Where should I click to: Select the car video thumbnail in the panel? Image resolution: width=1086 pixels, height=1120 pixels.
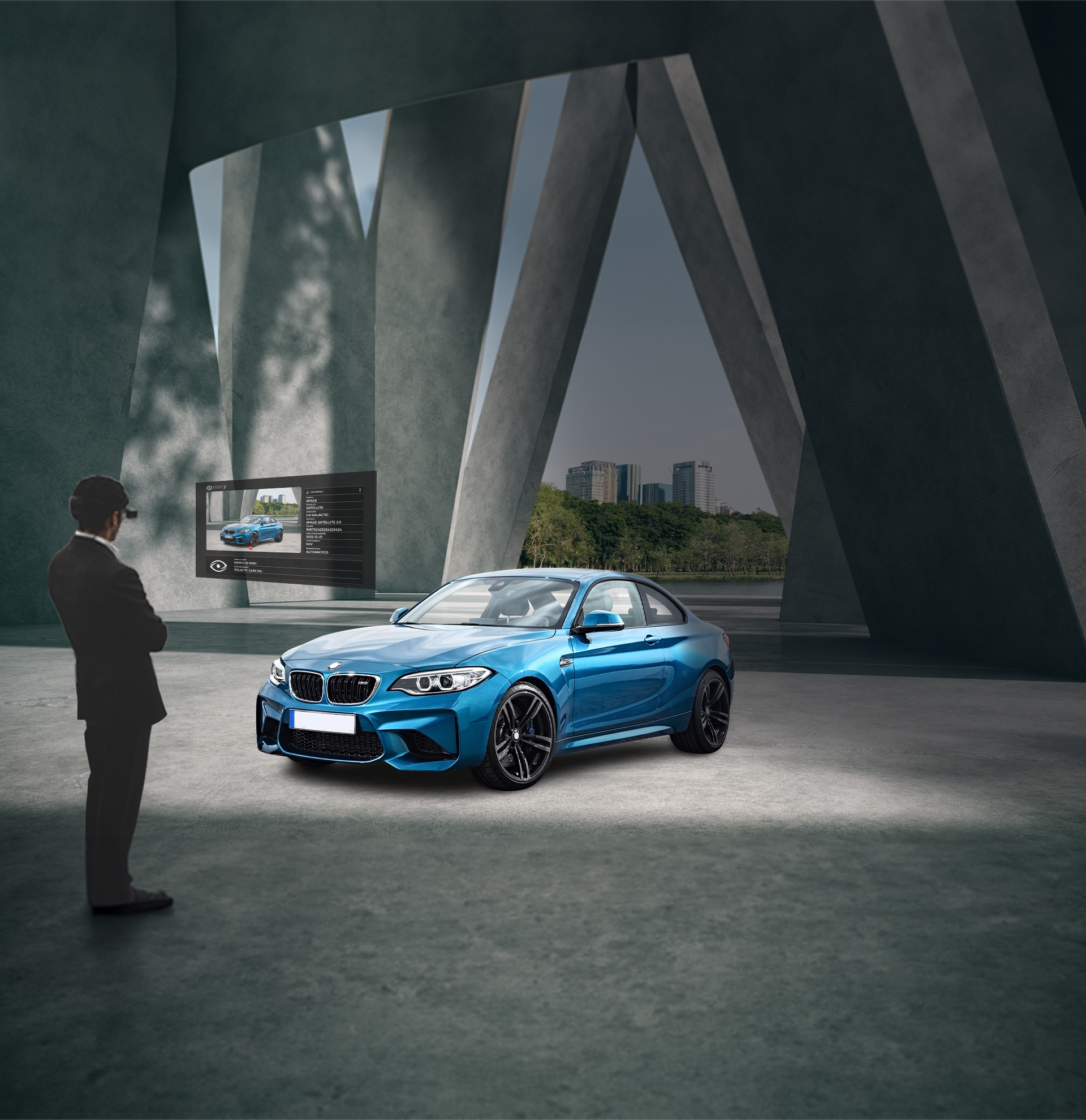pos(254,520)
